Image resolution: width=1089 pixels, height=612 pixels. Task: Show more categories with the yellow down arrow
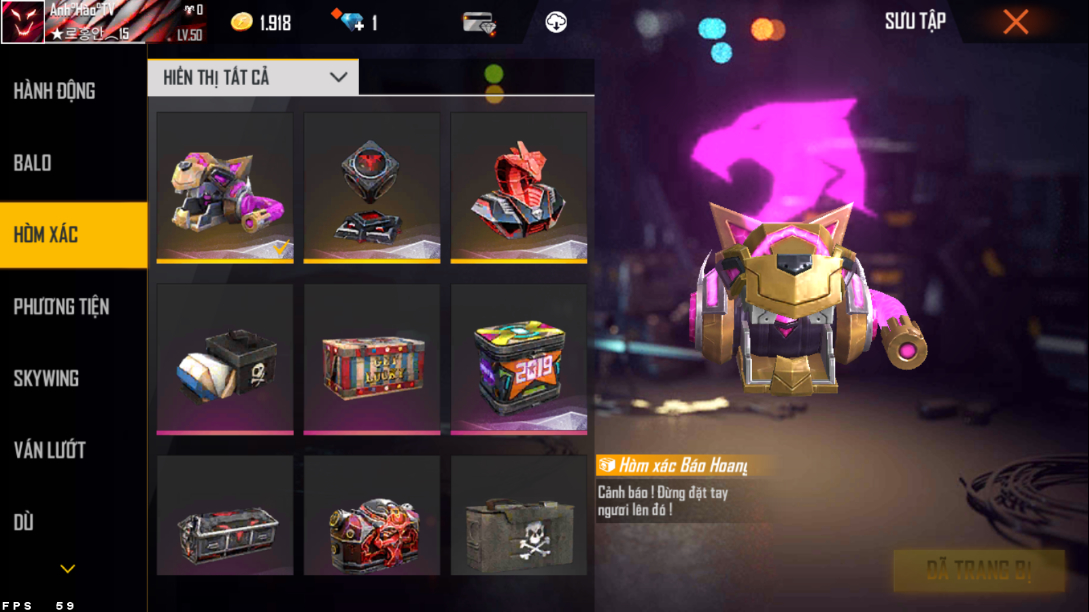(x=68, y=569)
